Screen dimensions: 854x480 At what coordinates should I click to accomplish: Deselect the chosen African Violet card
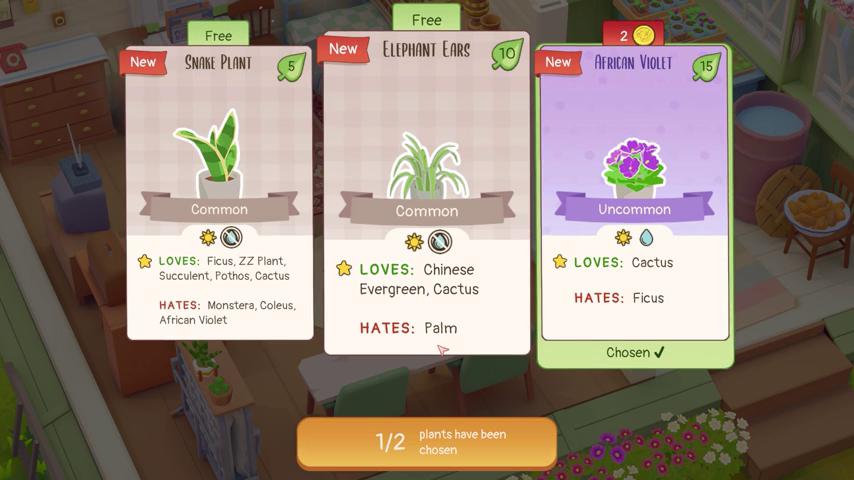click(x=635, y=200)
